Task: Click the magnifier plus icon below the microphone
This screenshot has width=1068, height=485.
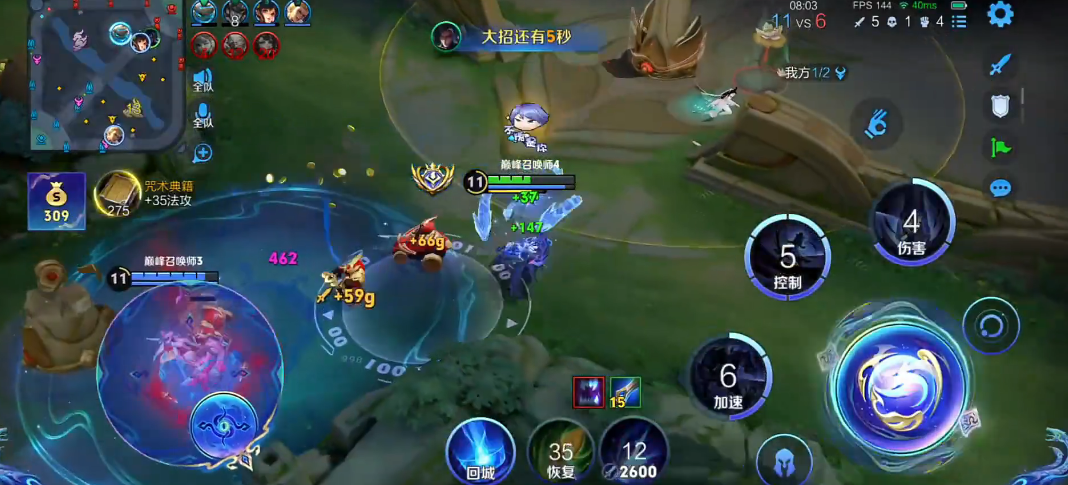Action: [202, 153]
